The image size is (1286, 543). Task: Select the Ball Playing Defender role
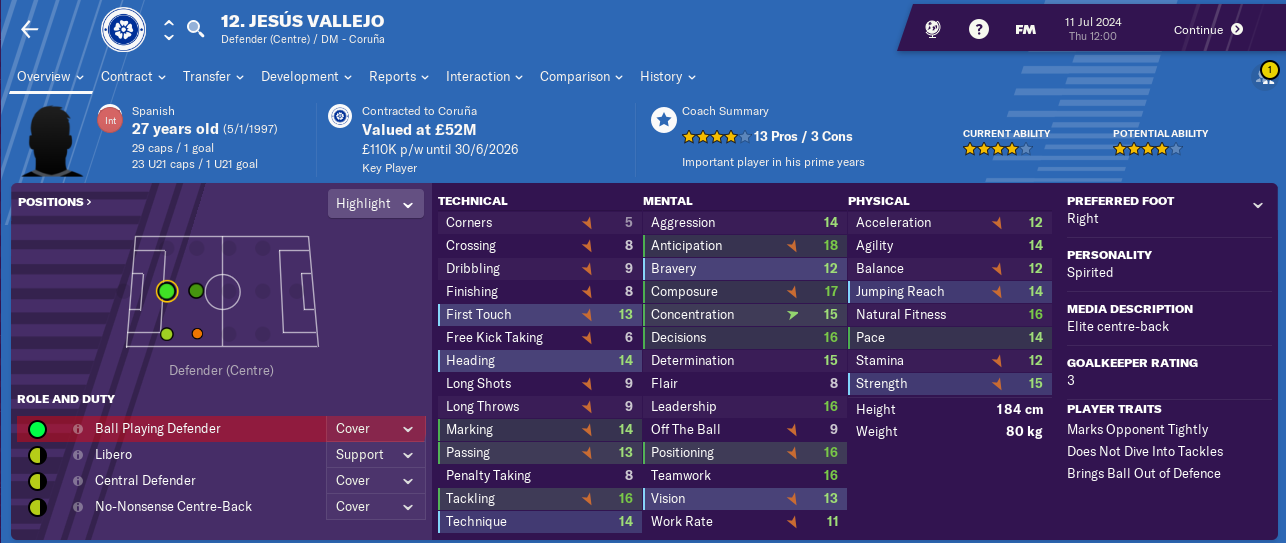[x=158, y=429]
